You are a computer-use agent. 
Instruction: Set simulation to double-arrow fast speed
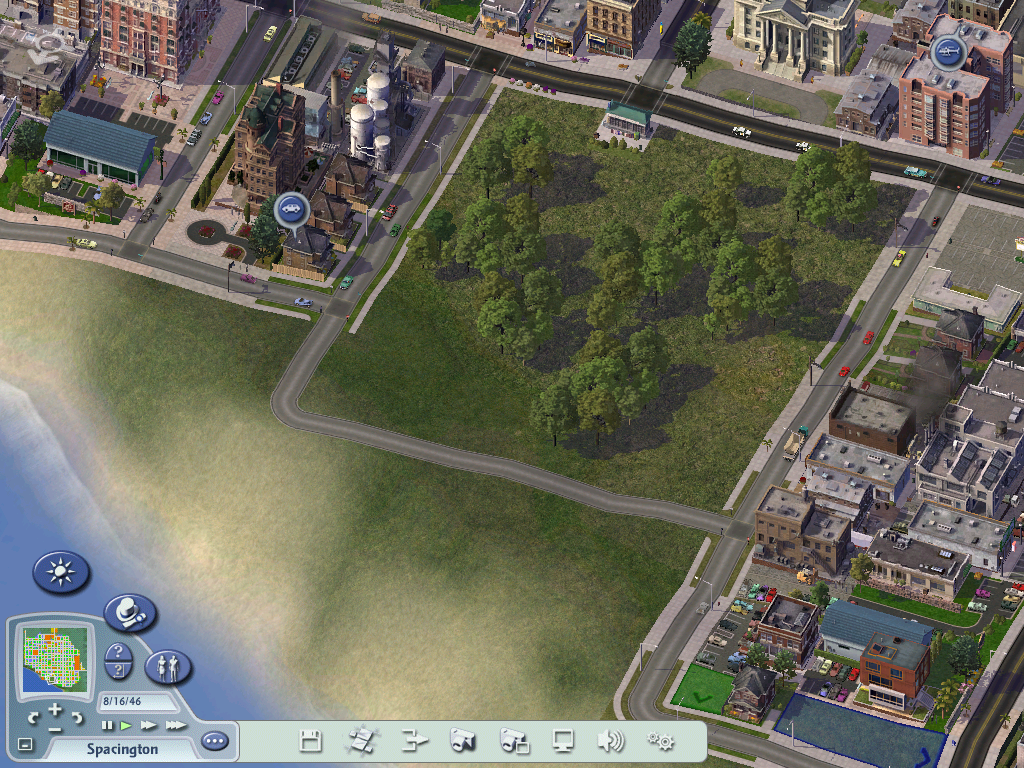pos(149,725)
